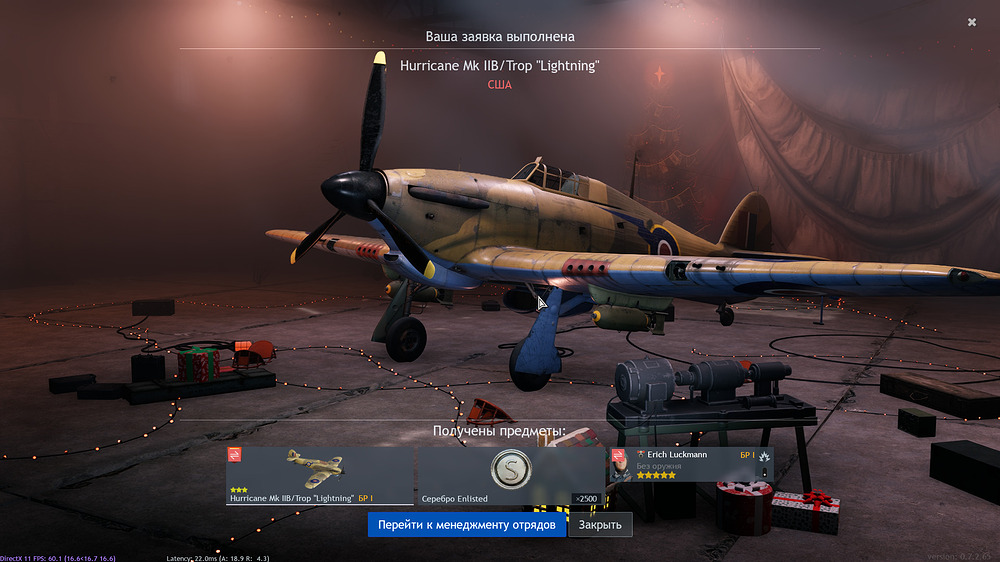
Task: Select the Hurricane Mk IIB/Trop "Lightning" reward card
Action: [320, 475]
